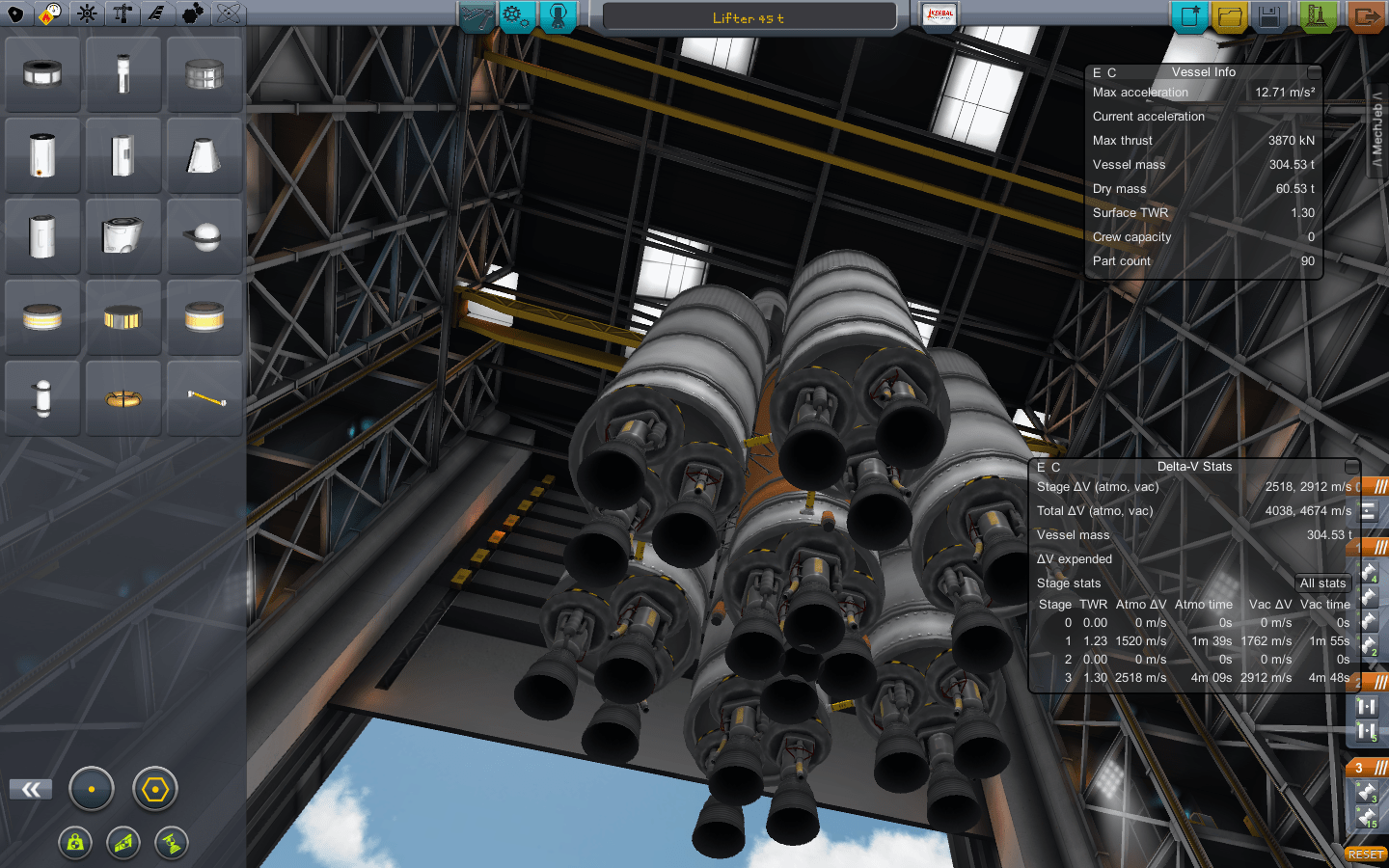Show the center of lift overlay

122,843
